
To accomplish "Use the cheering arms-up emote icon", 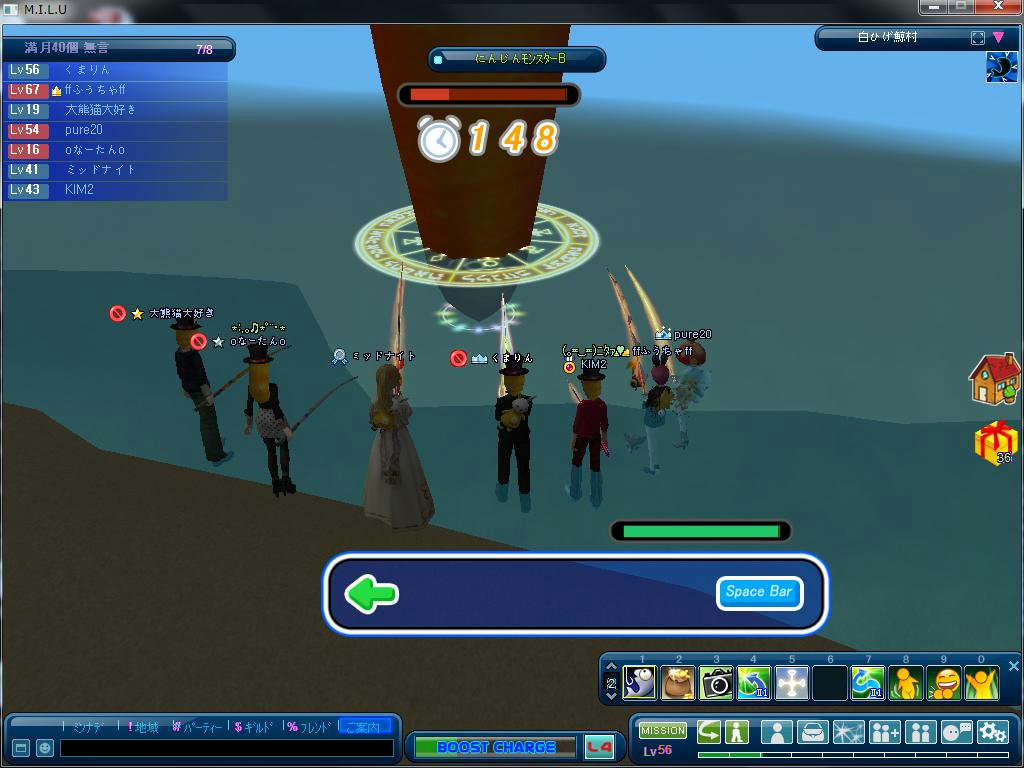I will (x=982, y=683).
